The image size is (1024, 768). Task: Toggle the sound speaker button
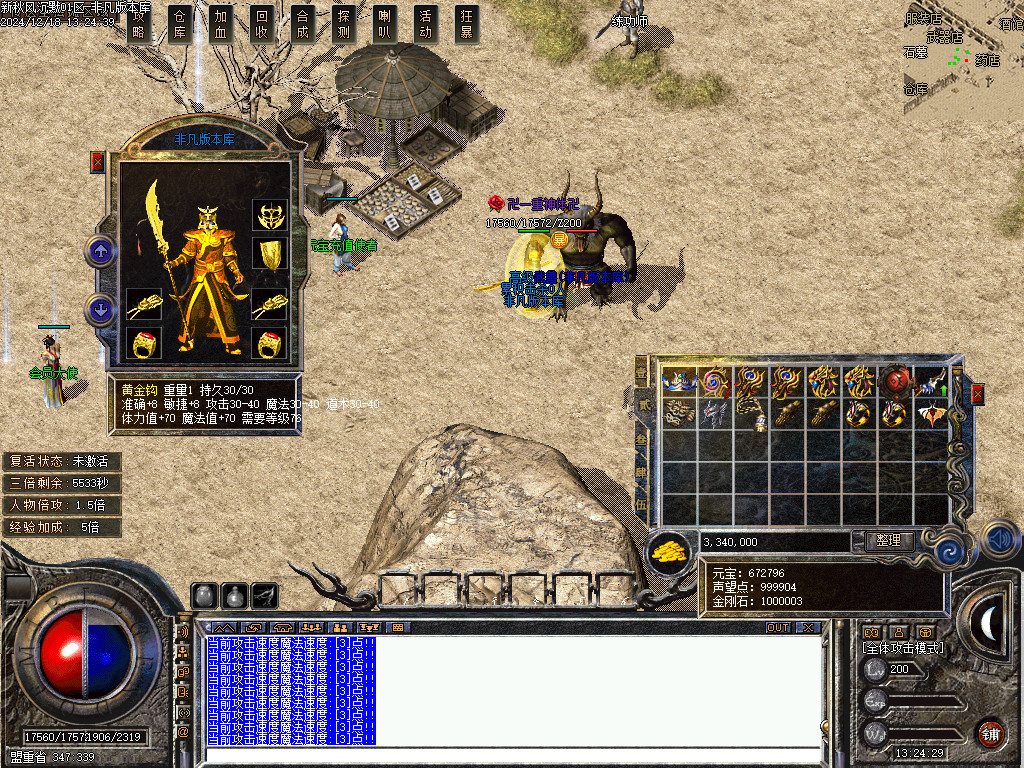[x=1000, y=539]
